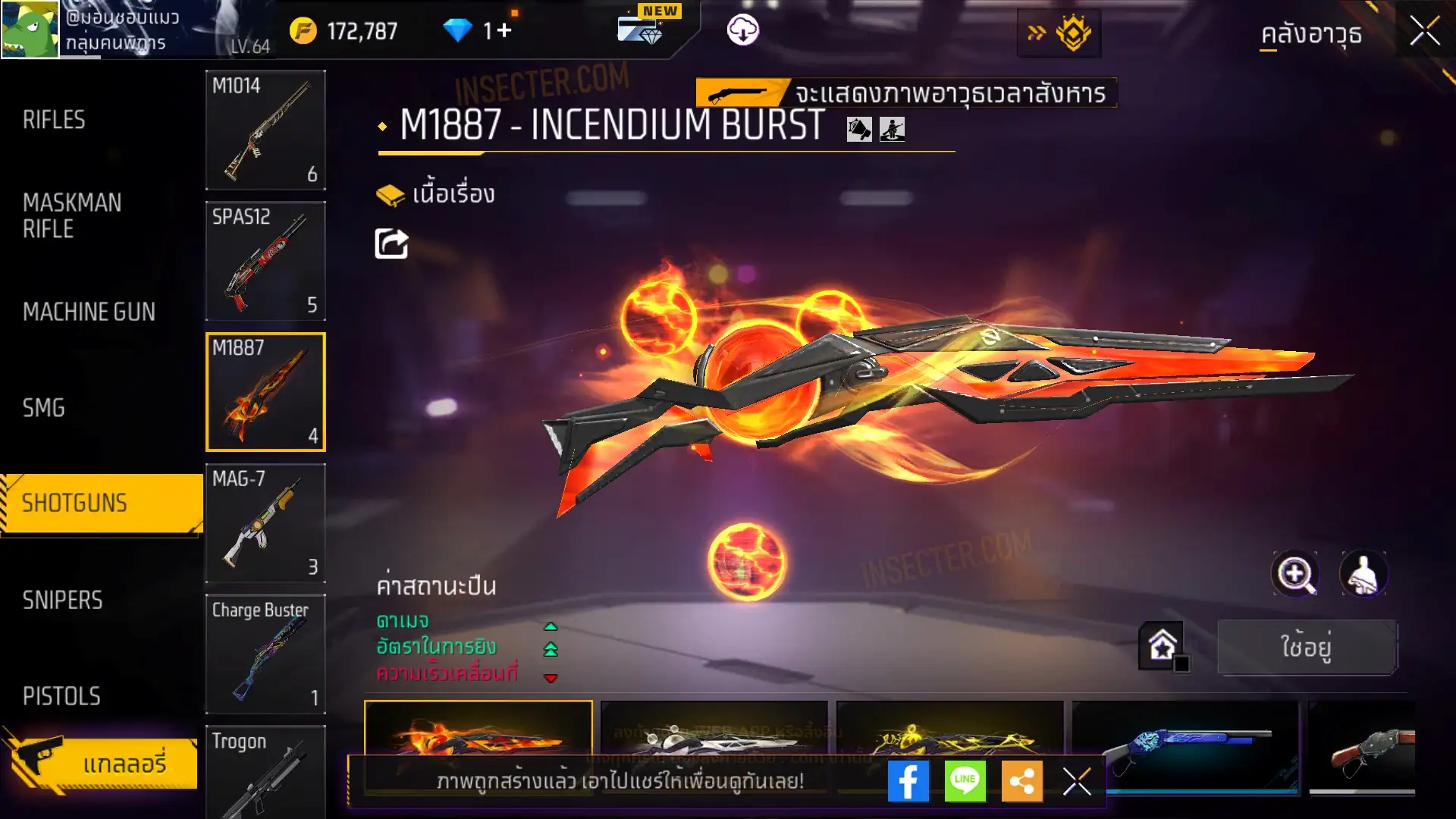Switch to the SNIPERS category

pos(62,601)
